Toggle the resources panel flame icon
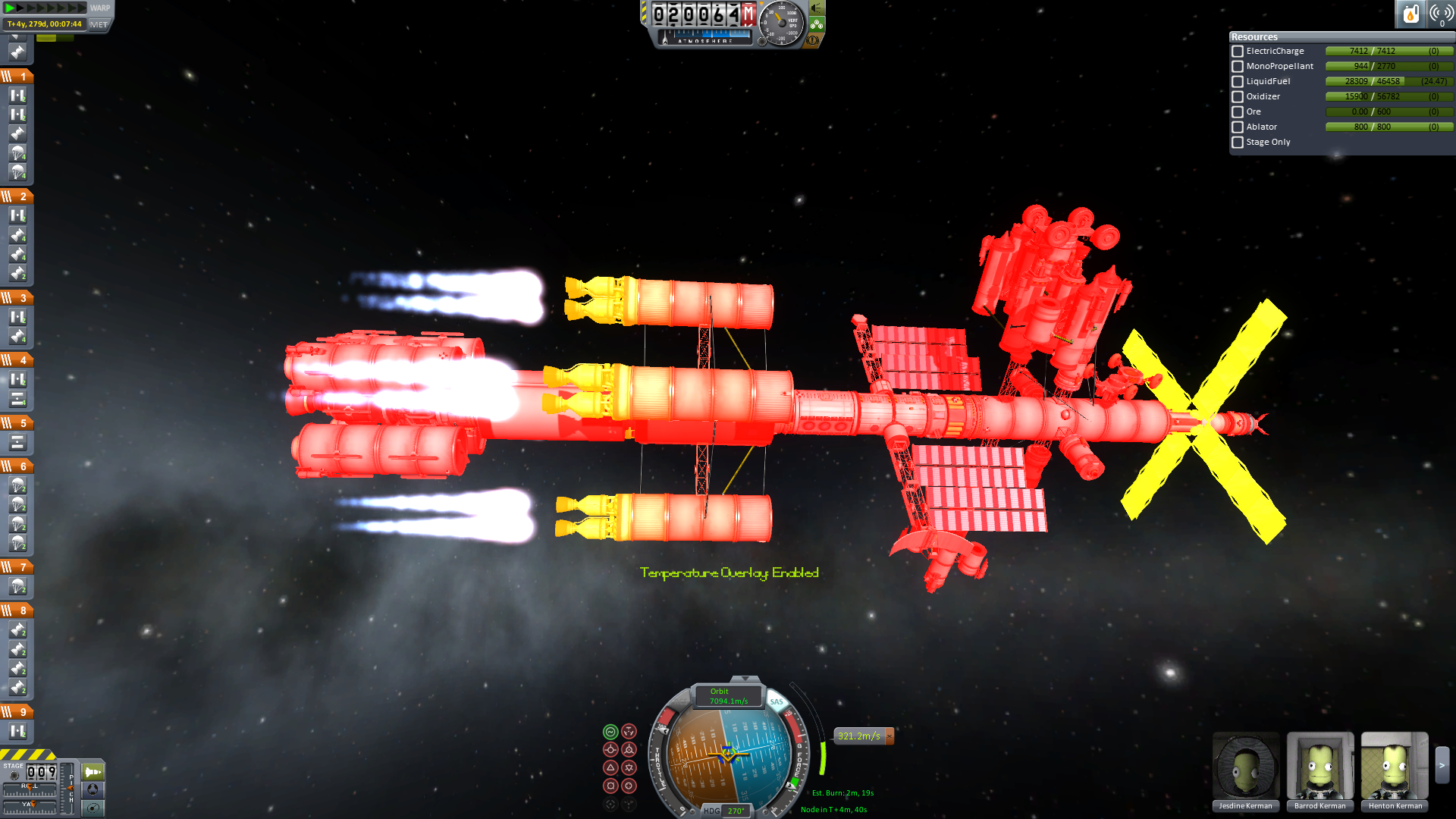The image size is (1456, 819). 1410,14
